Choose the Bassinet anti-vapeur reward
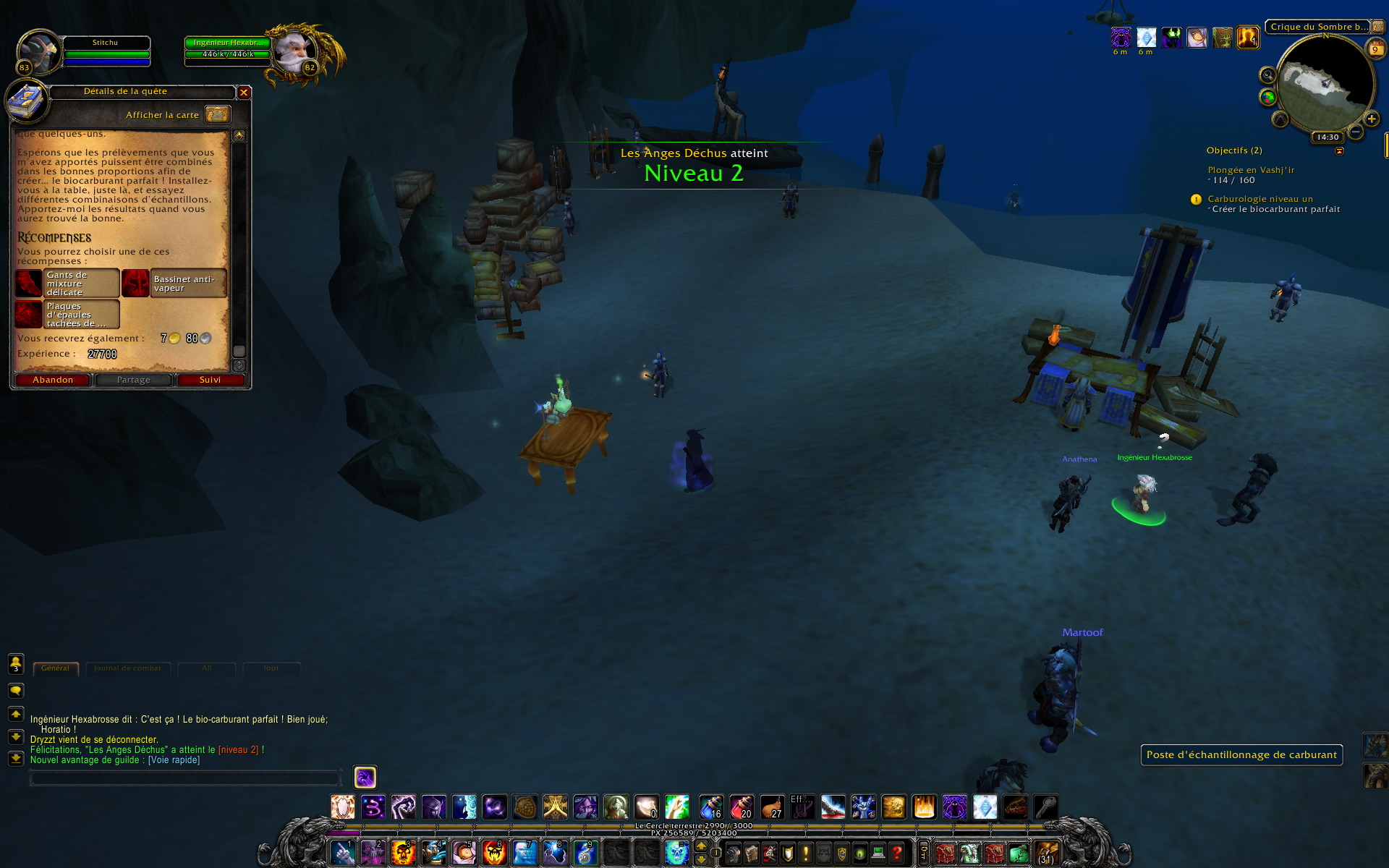The height and width of the screenshot is (868, 1389). [x=174, y=284]
